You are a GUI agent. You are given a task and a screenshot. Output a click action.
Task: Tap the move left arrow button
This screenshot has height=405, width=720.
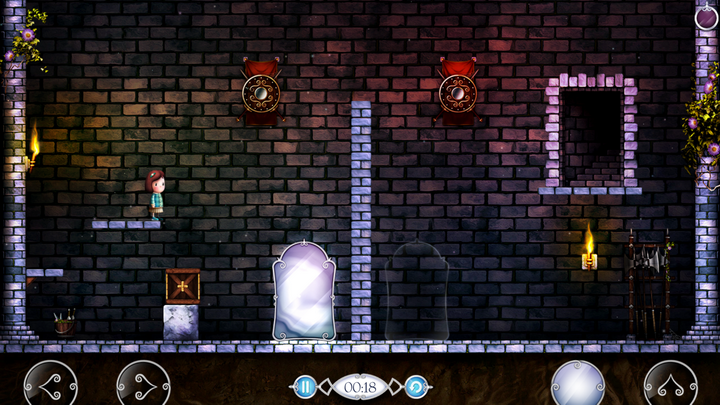(50, 384)
